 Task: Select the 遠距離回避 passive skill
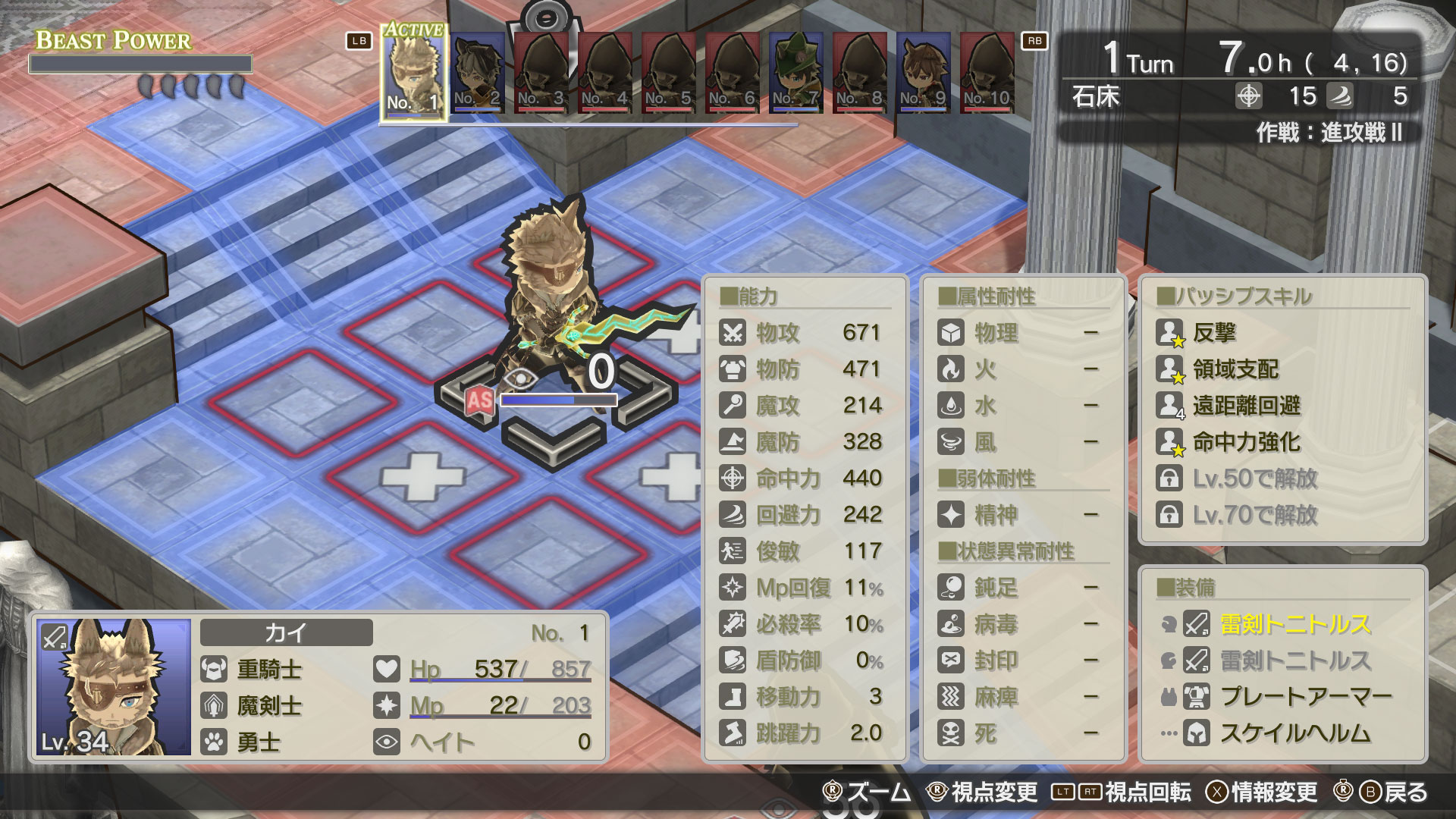click(x=1246, y=406)
